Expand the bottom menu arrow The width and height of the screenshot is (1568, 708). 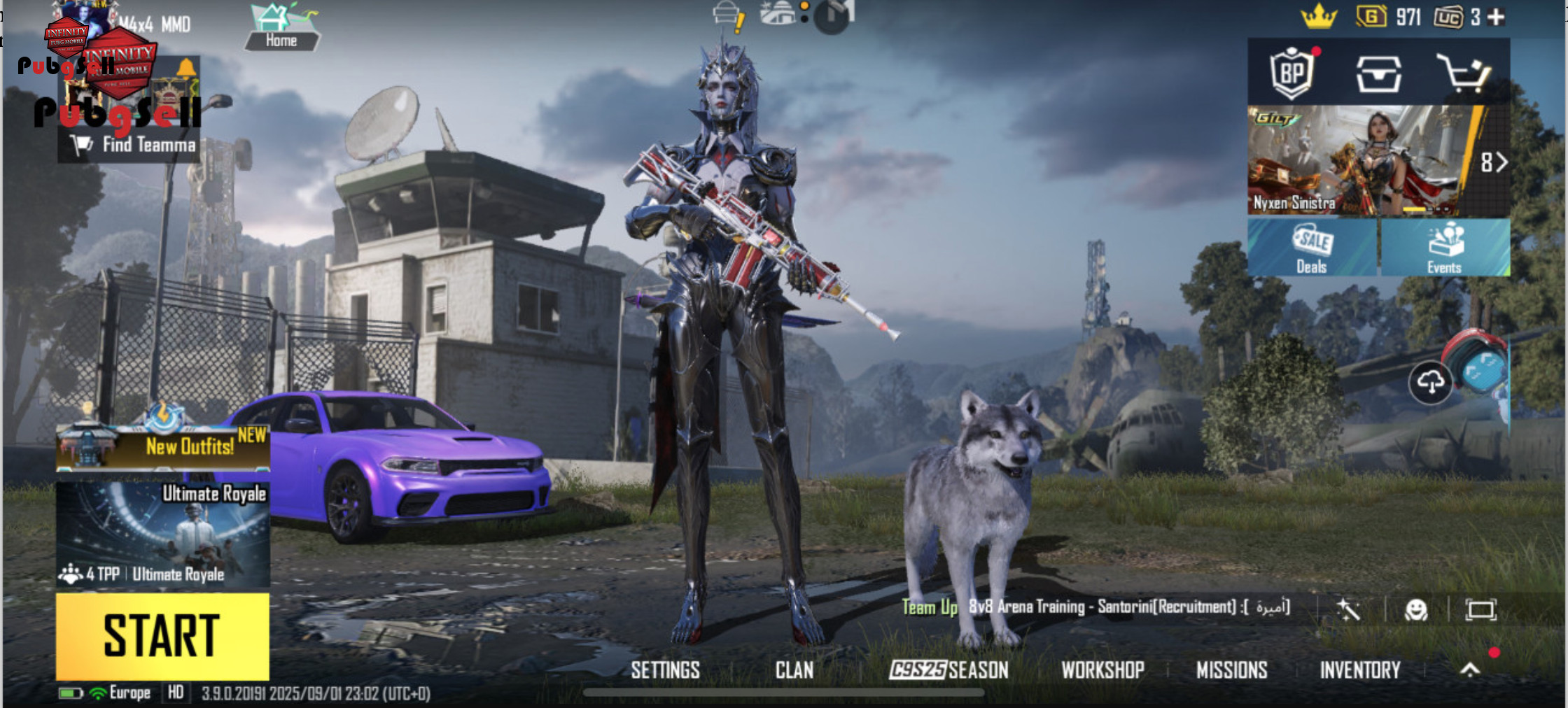(1470, 670)
